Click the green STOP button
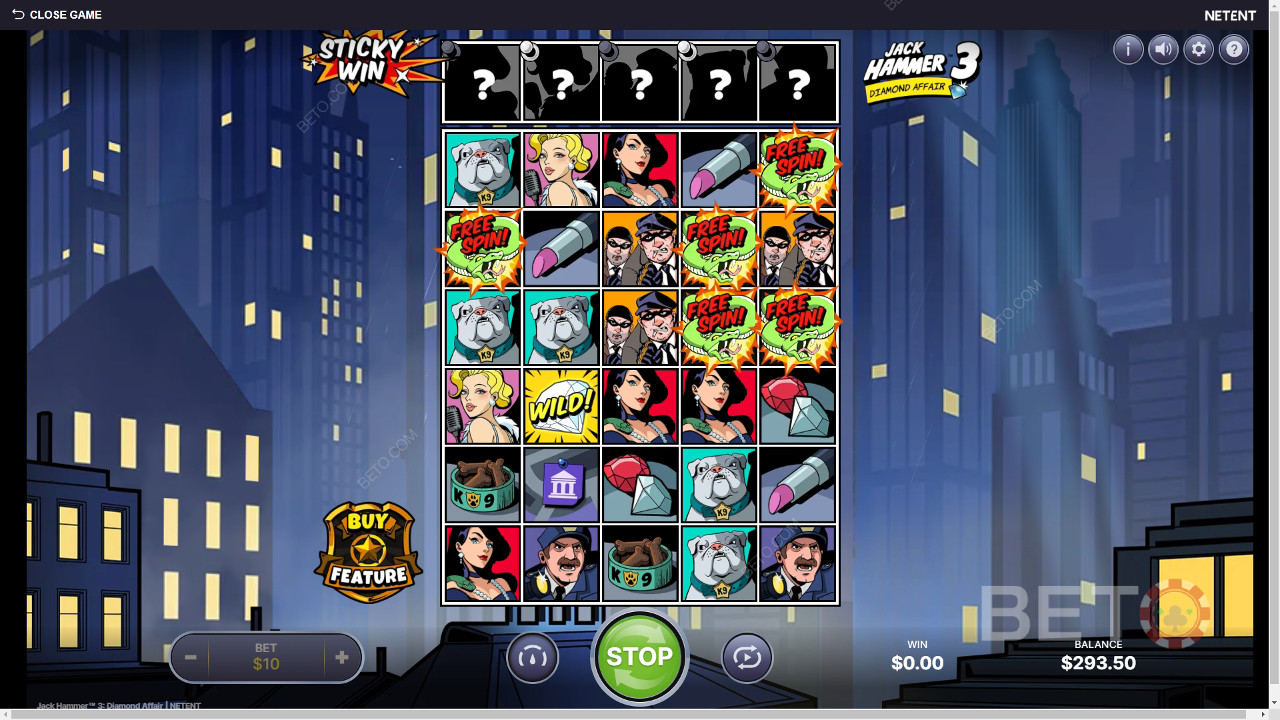Image resolution: width=1280 pixels, height=720 pixels. (639, 657)
